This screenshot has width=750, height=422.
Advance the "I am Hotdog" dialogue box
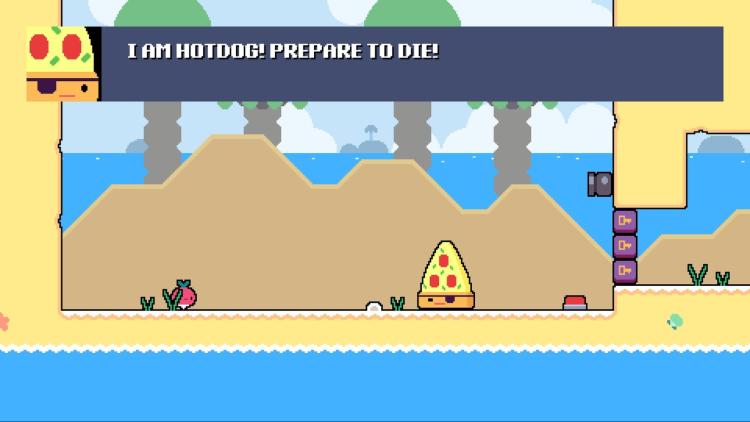(x=410, y=63)
